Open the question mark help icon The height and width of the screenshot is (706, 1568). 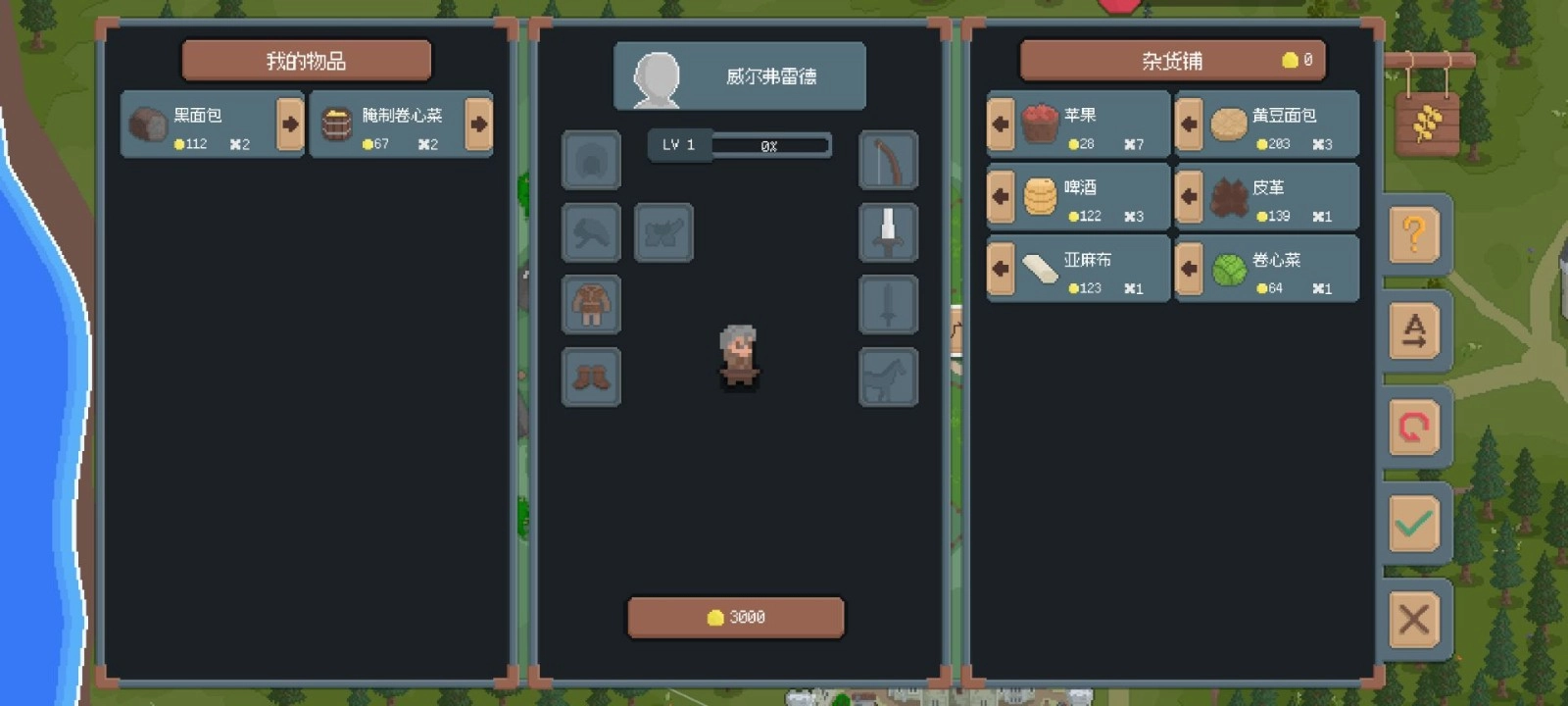point(1414,235)
